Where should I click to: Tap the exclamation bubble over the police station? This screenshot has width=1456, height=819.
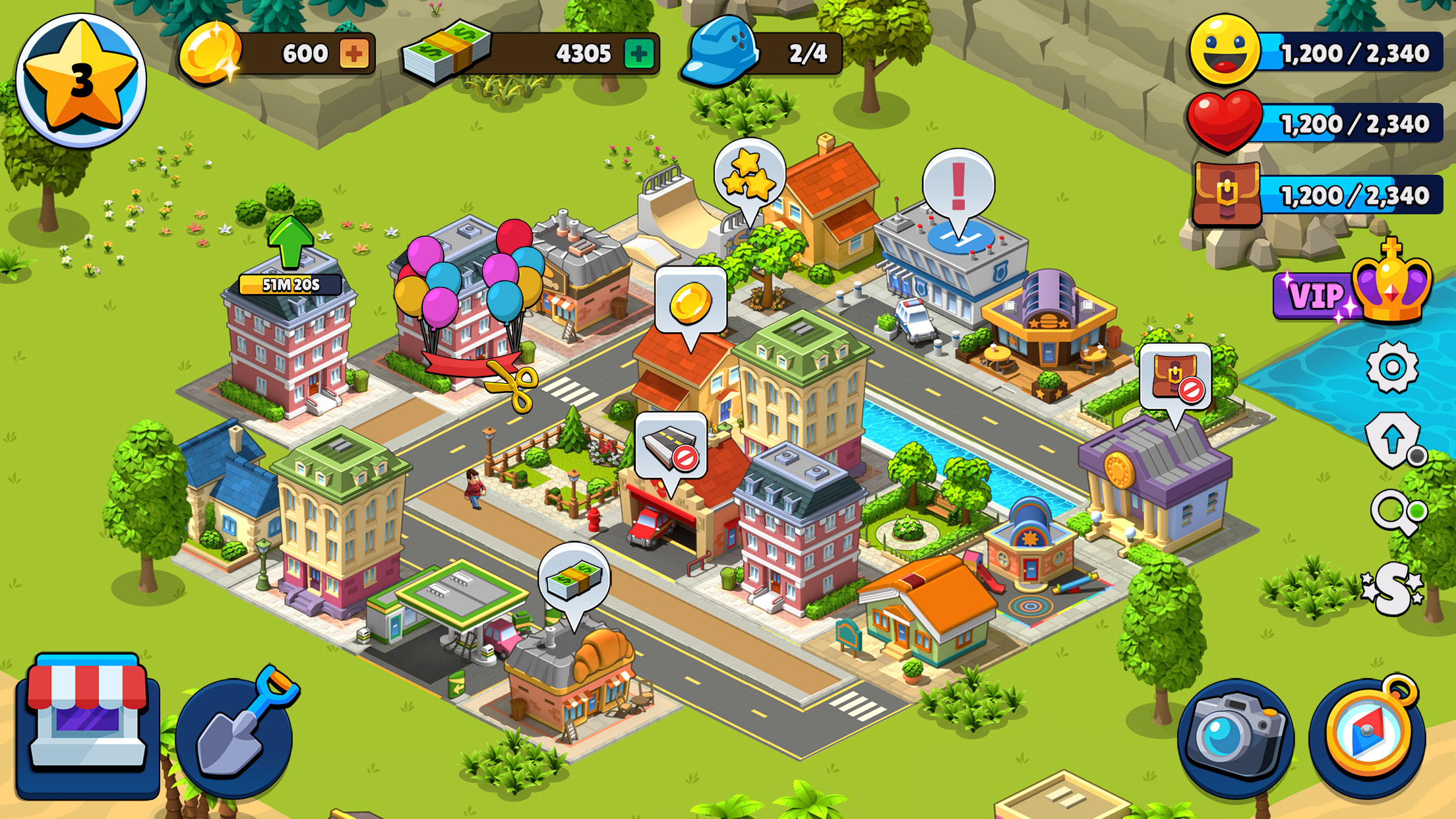(957, 185)
